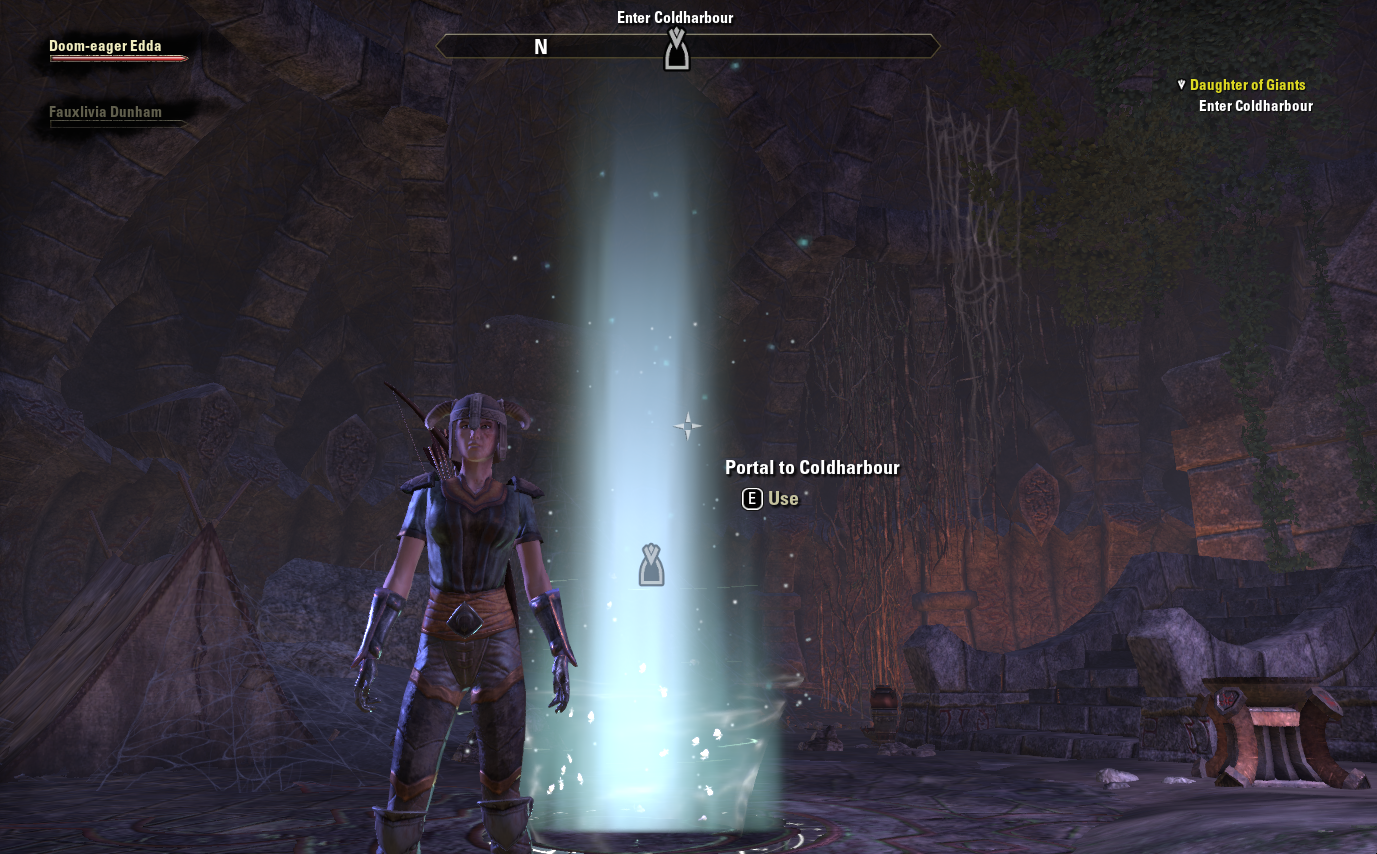Click the quest marker pin on the compass
Screen dimensions: 1377x854
(x=677, y=49)
